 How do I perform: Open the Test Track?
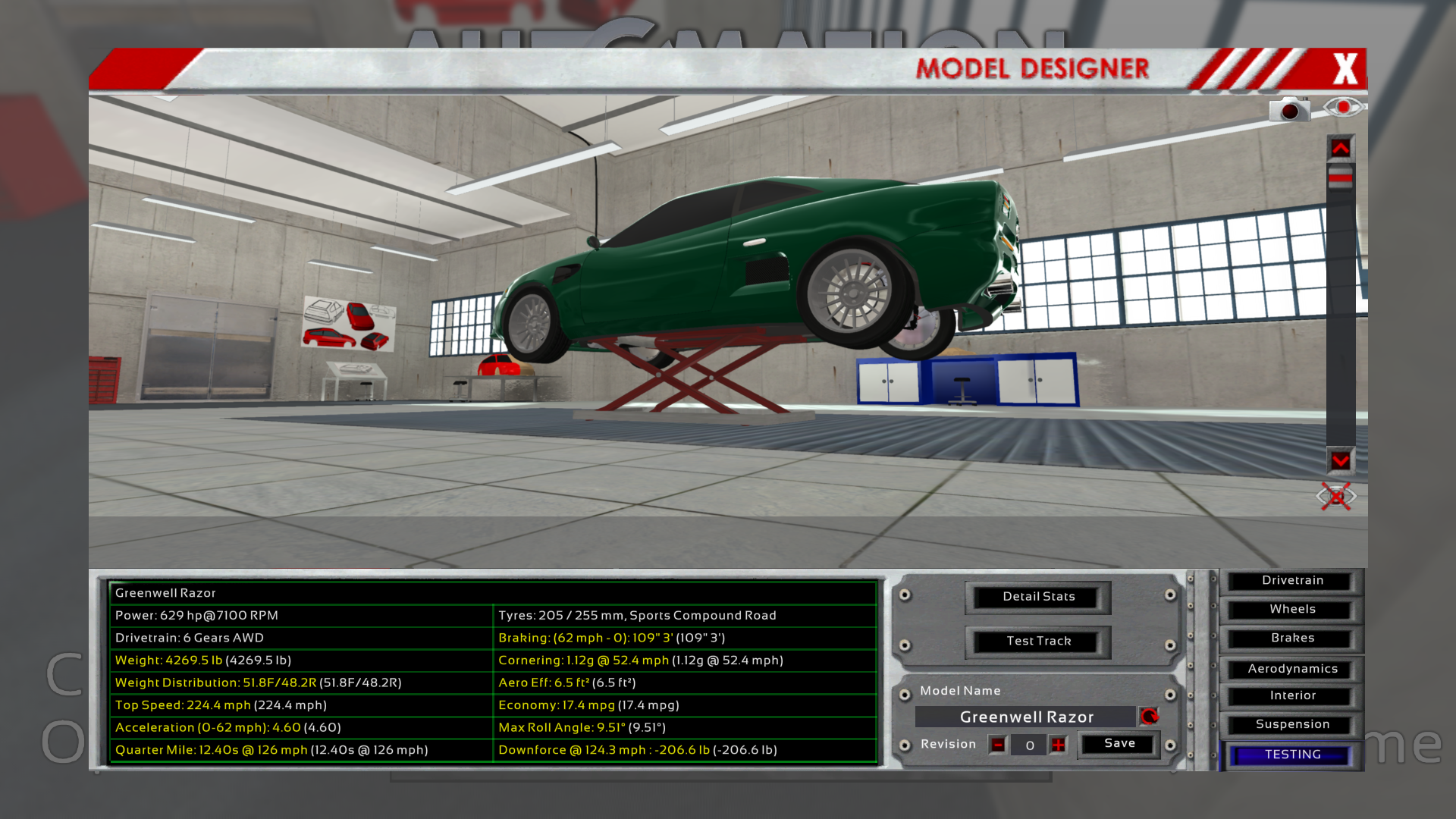pos(1038,642)
